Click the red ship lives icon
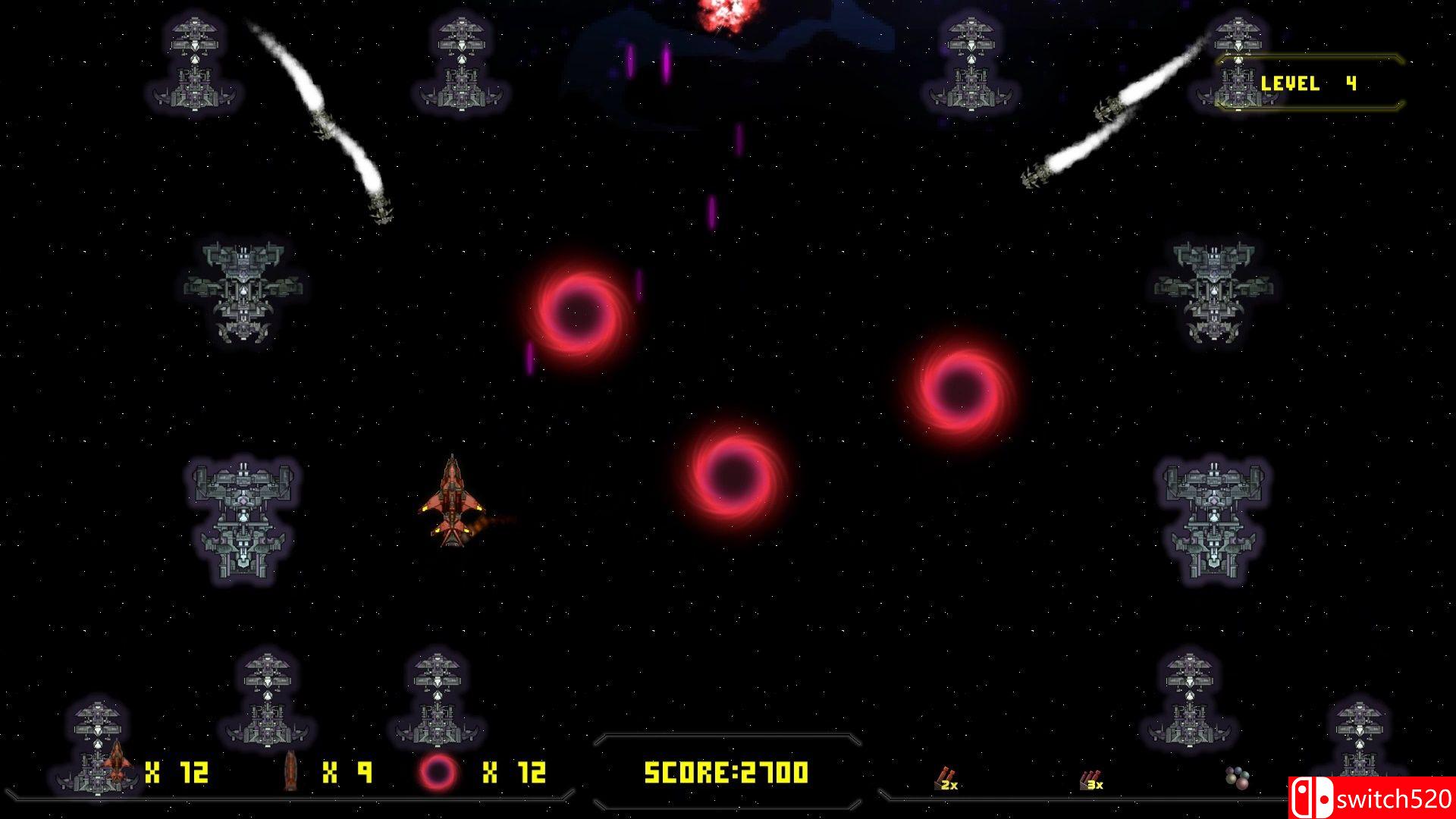Screen dimensions: 1456x819 tap(116, 762)
